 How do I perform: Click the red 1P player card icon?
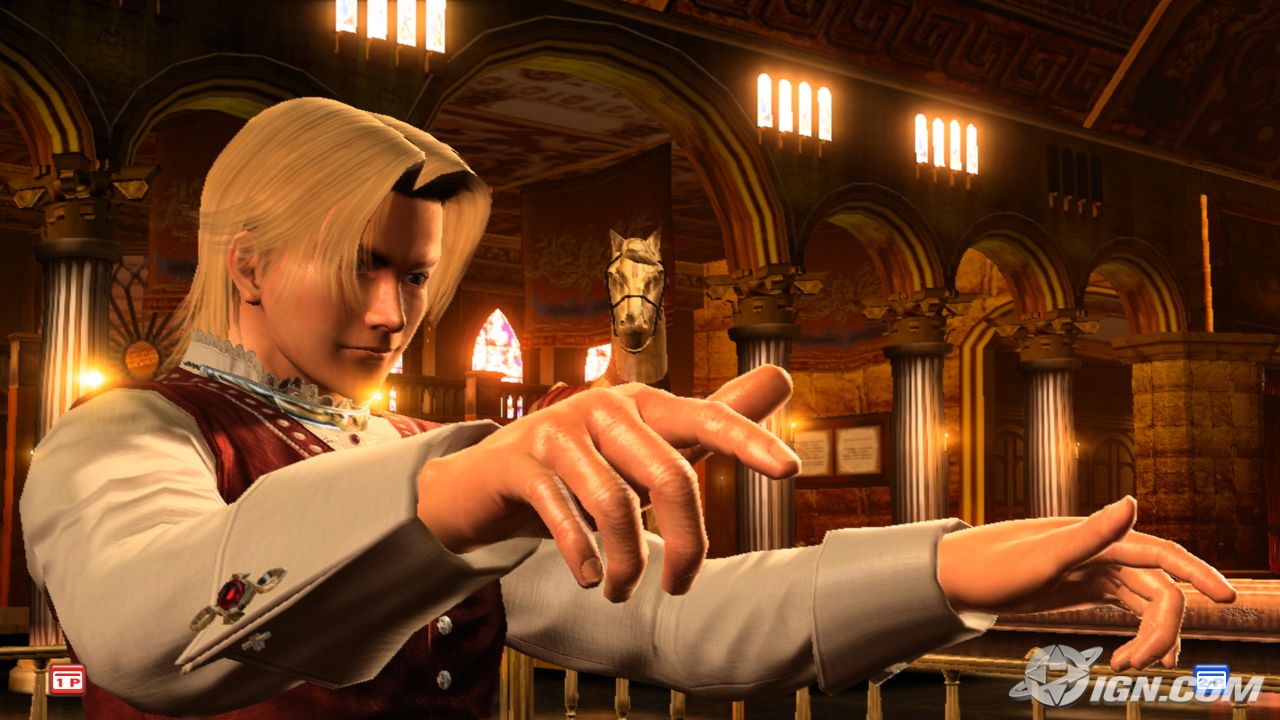67,680
